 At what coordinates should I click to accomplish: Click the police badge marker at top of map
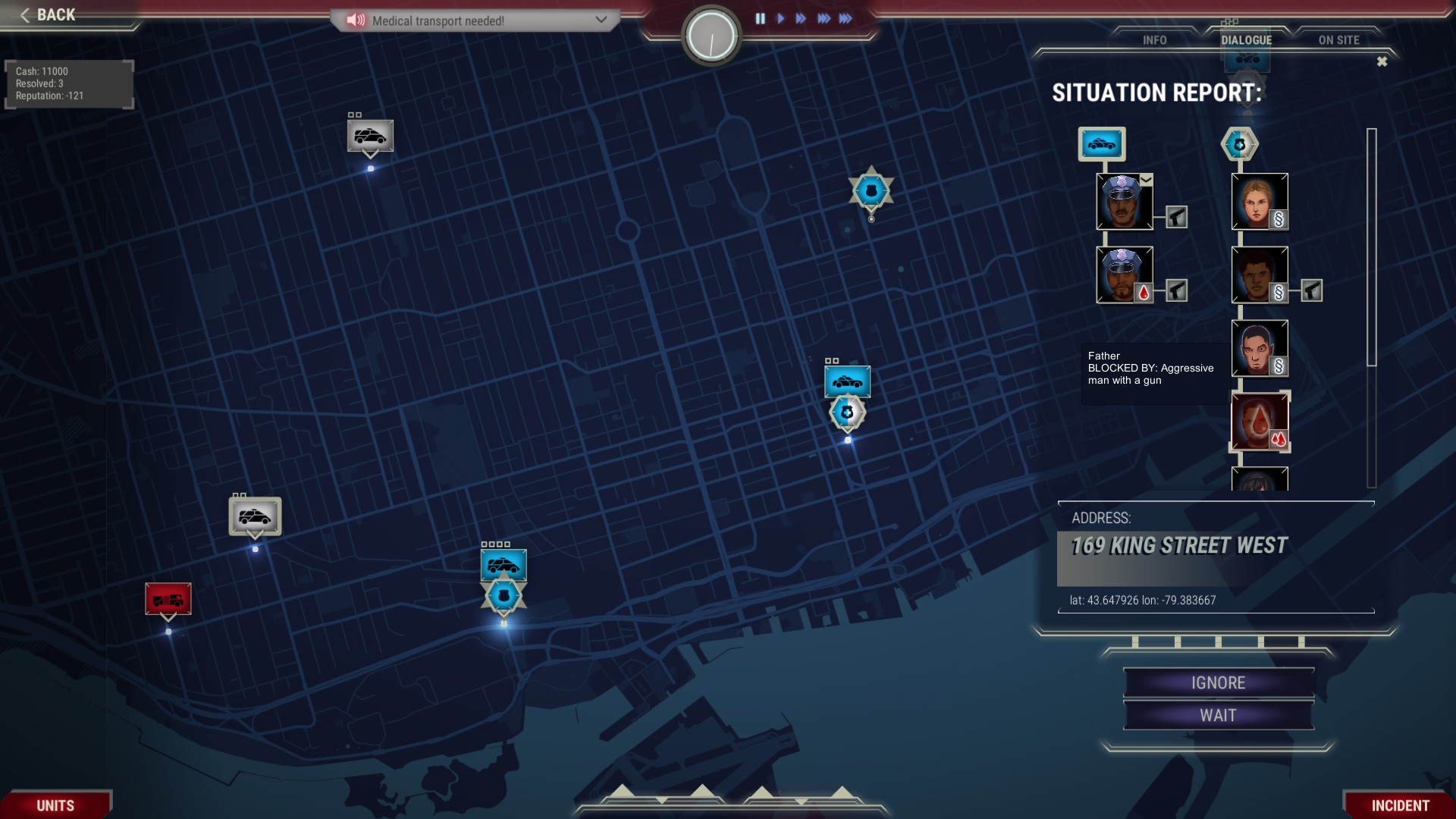tap(870, 190)
